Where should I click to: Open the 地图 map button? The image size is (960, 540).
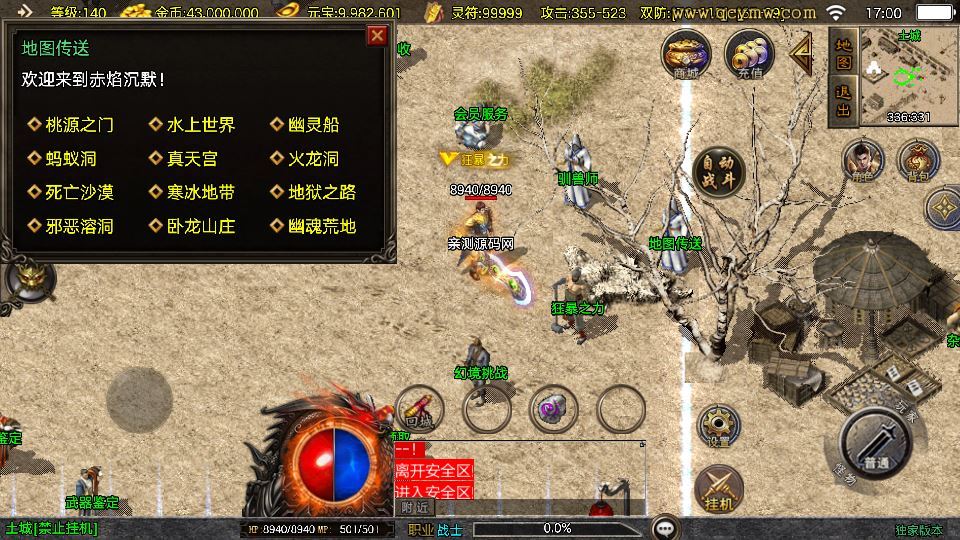843,53
